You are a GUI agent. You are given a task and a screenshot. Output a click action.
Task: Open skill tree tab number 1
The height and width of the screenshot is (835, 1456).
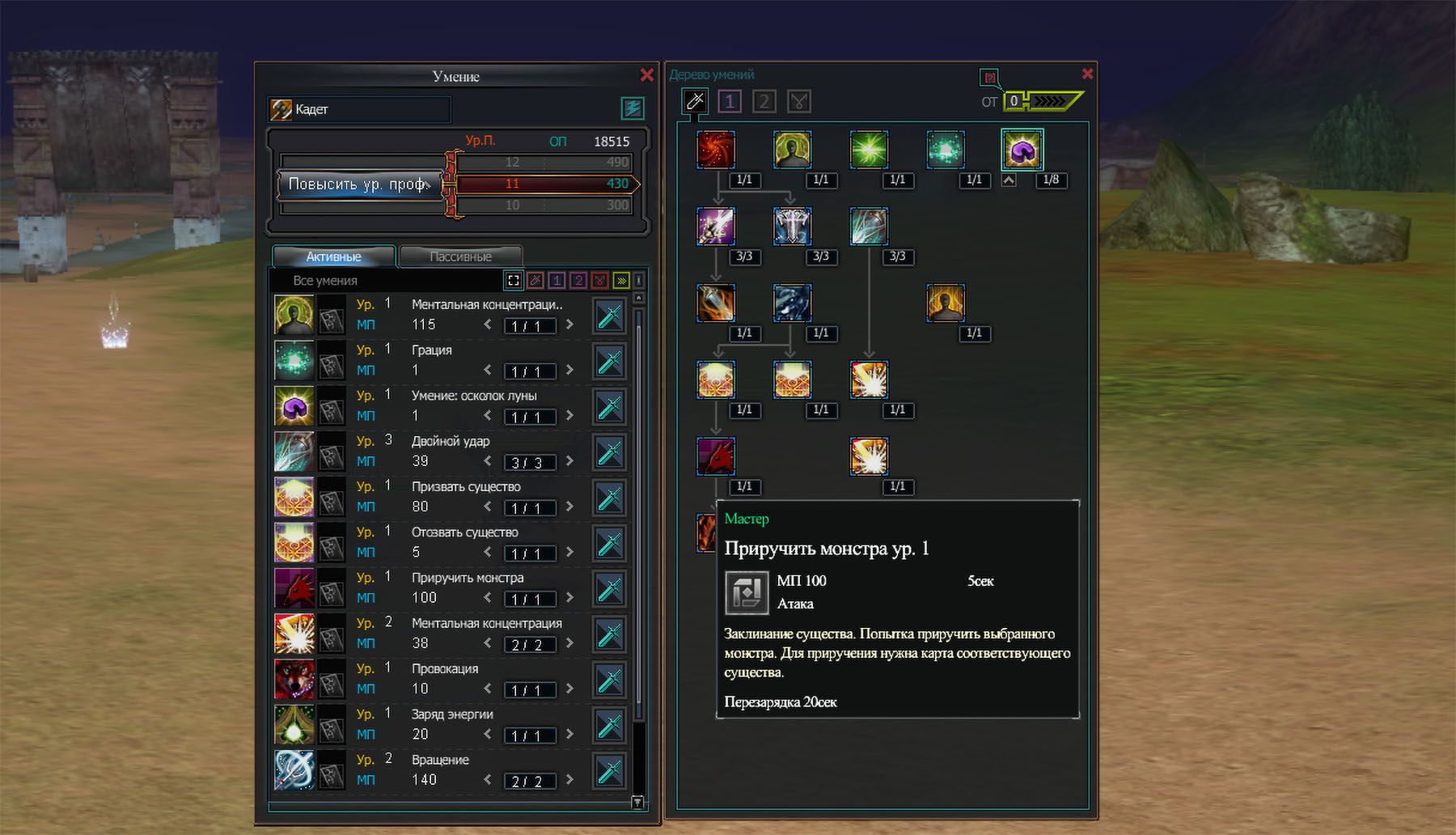(x=729, y=101)
